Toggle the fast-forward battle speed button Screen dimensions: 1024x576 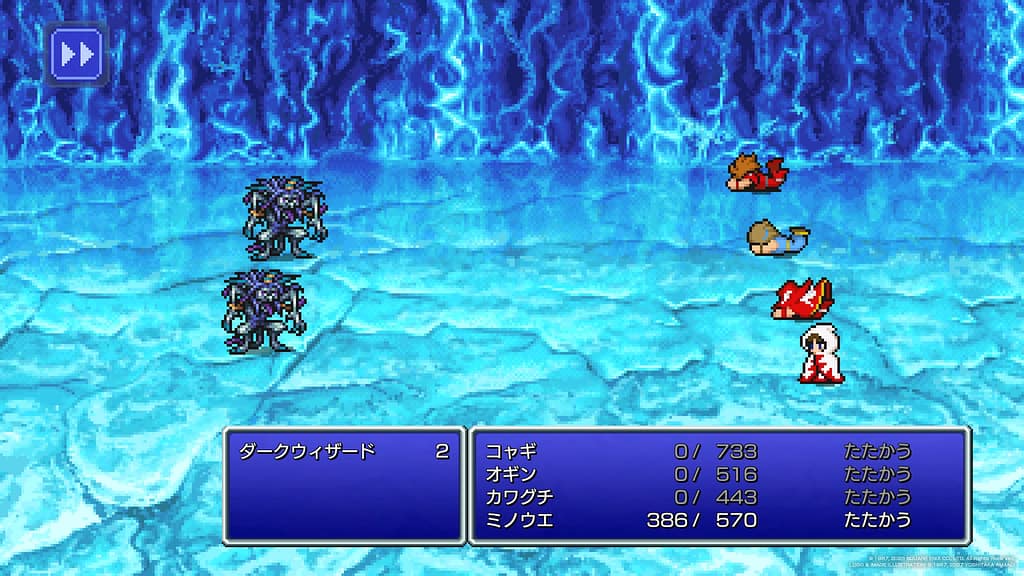[76, 53]
